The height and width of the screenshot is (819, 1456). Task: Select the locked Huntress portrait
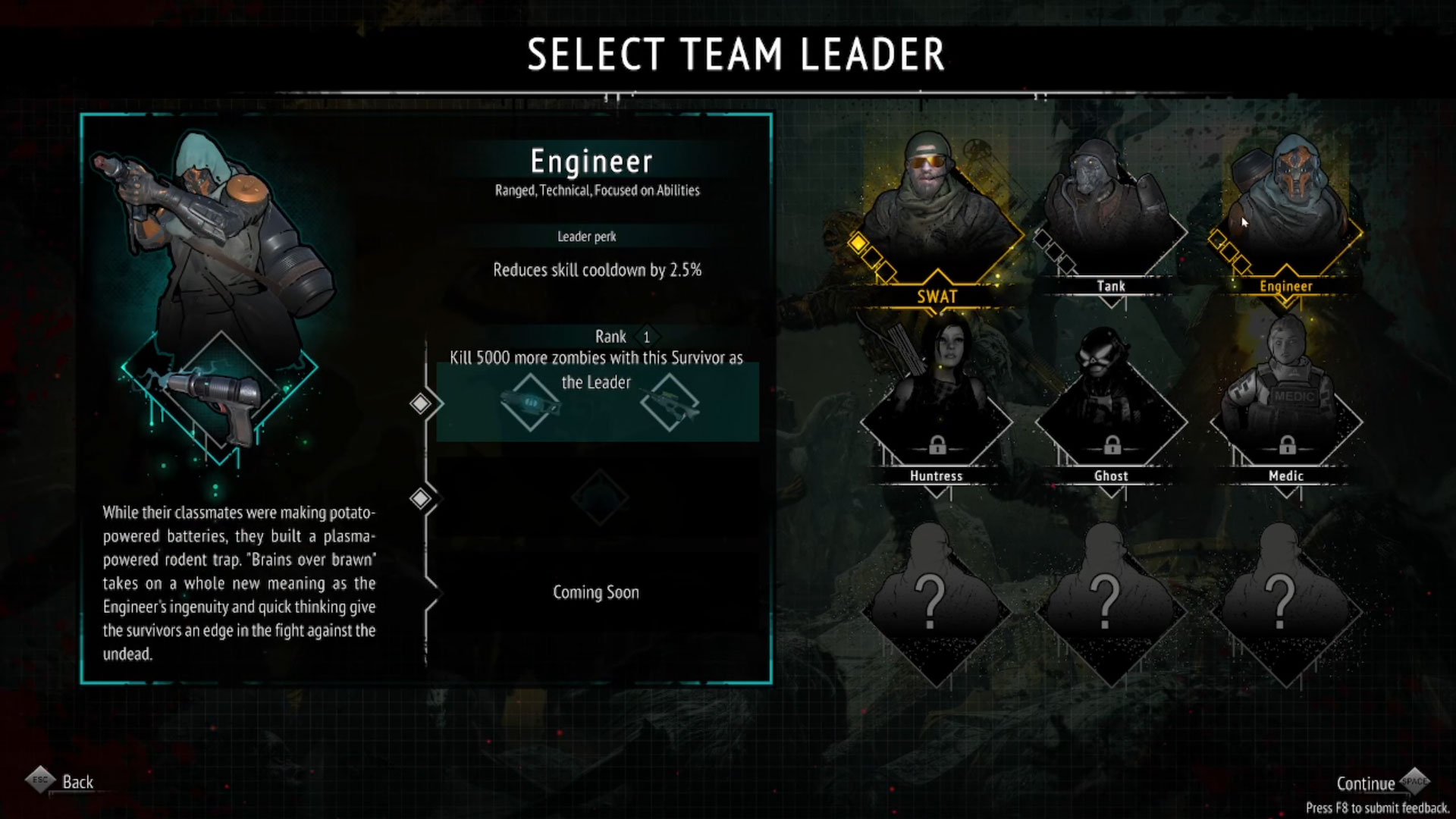coord(937,402)
